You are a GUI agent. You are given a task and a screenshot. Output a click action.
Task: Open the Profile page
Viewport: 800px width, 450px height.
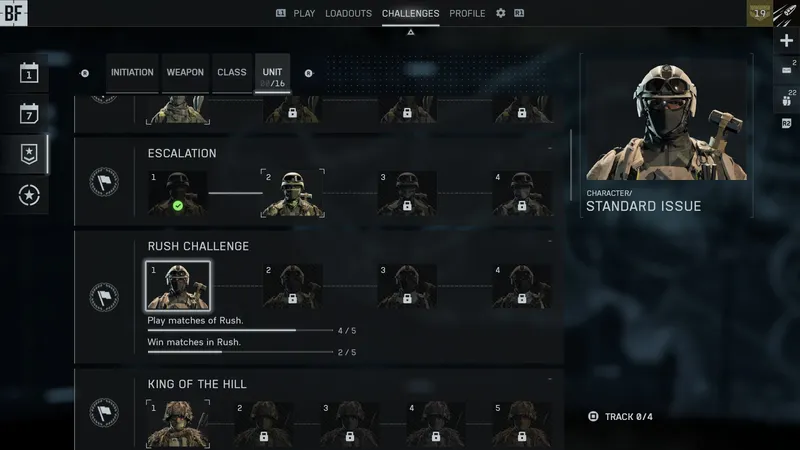click(x=467, y=13)
